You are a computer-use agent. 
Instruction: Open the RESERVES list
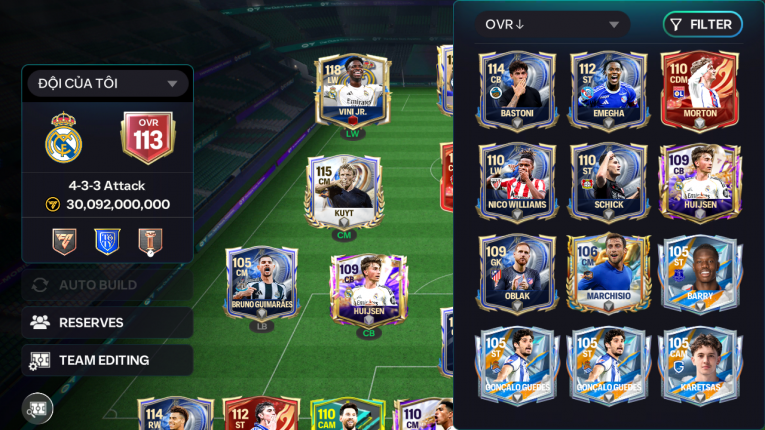click(107, 322)
